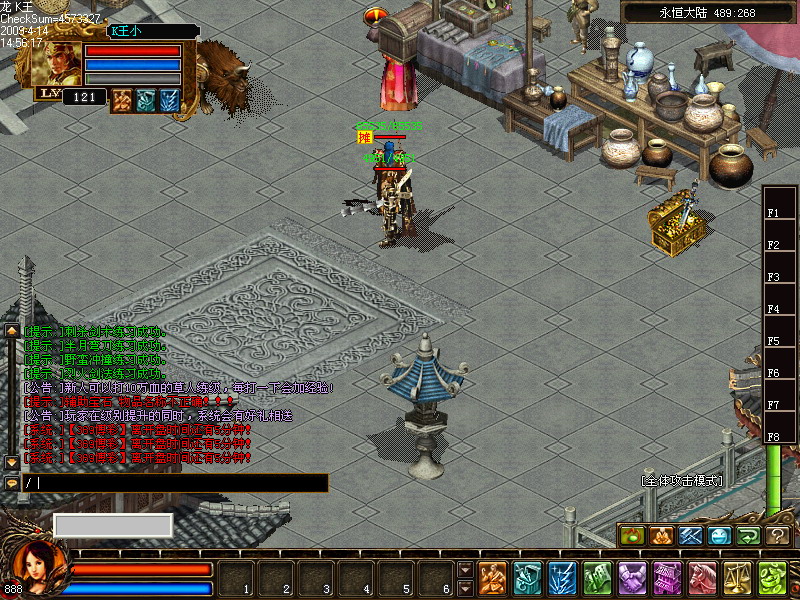Viewport: 800px width, 600px height.
Task: Activate the blue lightning skills icon in the bottom bar
Action: [x=562, y=579]
